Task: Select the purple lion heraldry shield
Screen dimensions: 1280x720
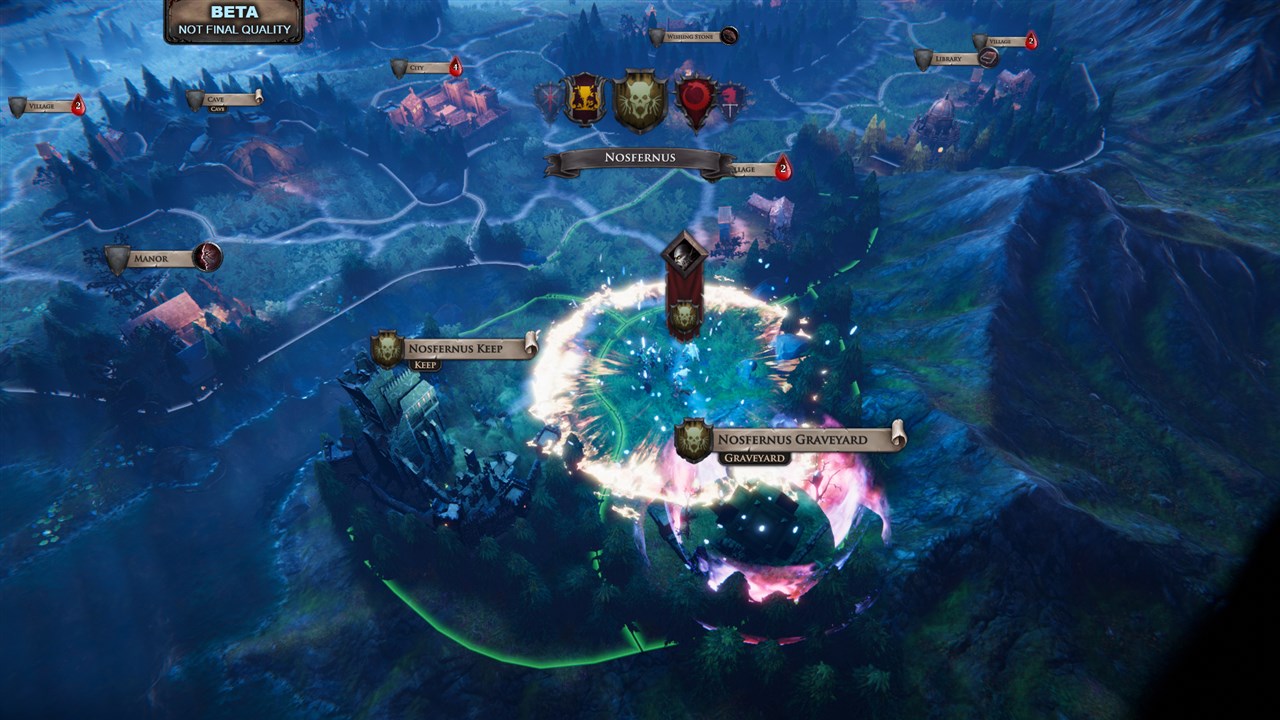Action: (x=583, y=100)
